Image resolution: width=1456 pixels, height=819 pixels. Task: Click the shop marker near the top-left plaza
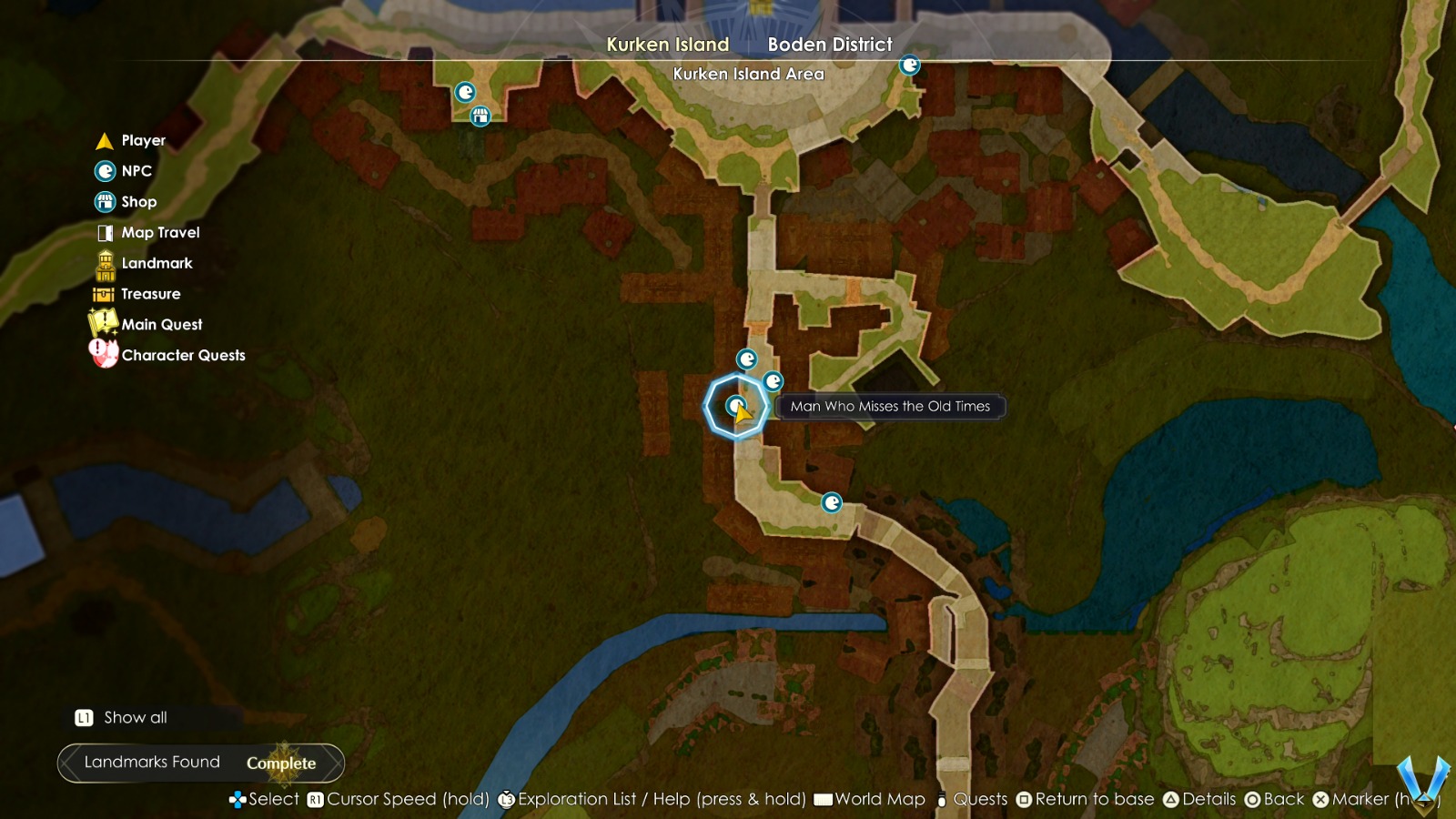click(x=480, y=116)
